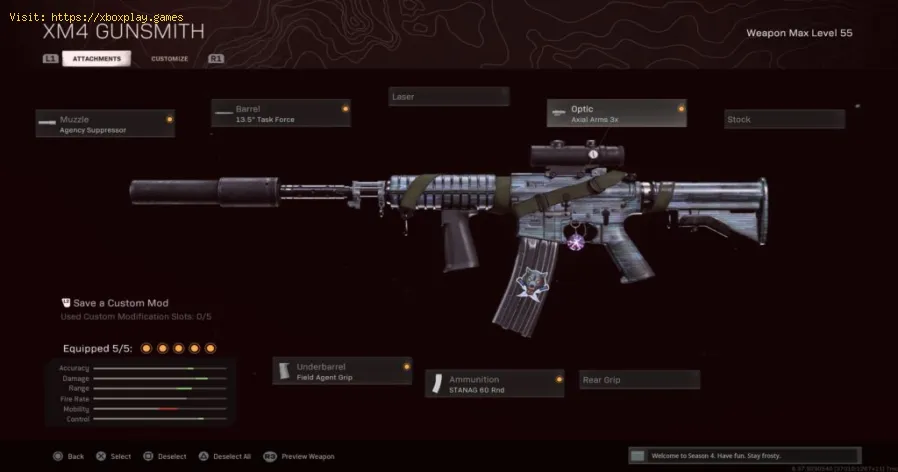Select the Underbarrel Field Agent Grip slot

(342, 371)
